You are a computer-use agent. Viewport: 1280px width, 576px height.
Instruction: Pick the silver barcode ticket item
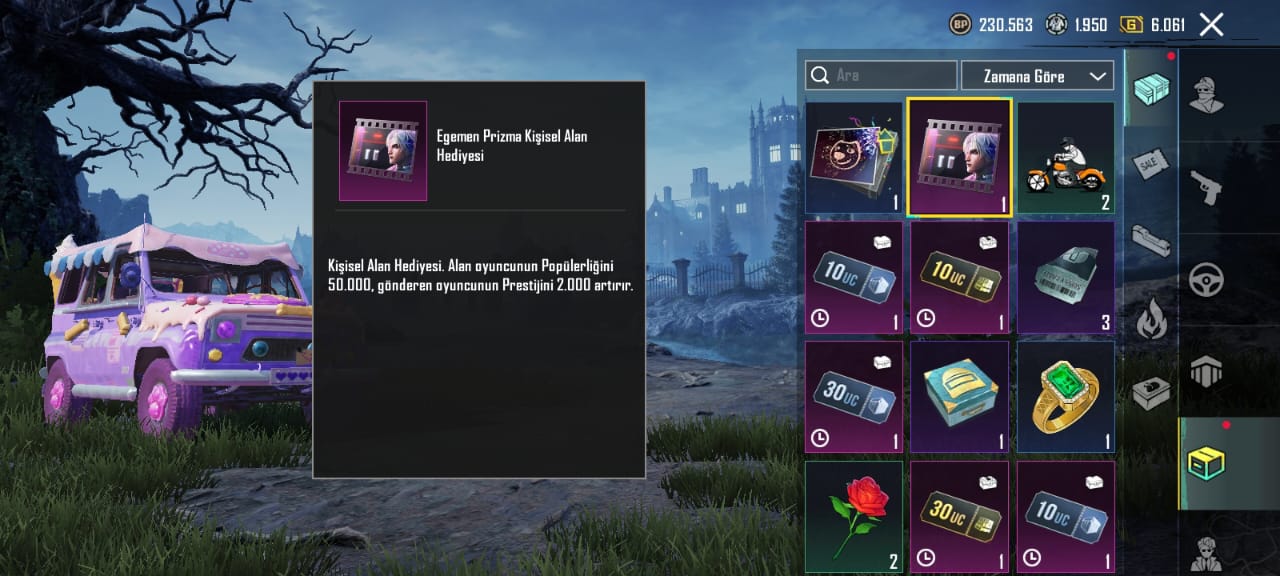point(1066,277)
